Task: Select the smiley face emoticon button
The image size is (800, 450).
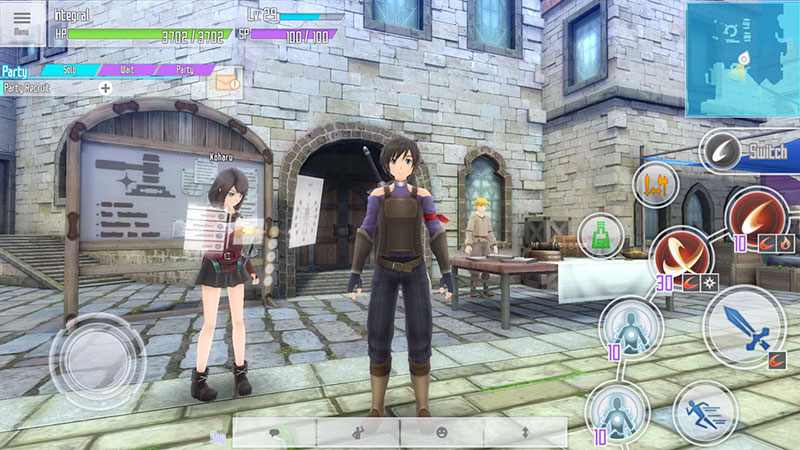Action: click(441, 432)
